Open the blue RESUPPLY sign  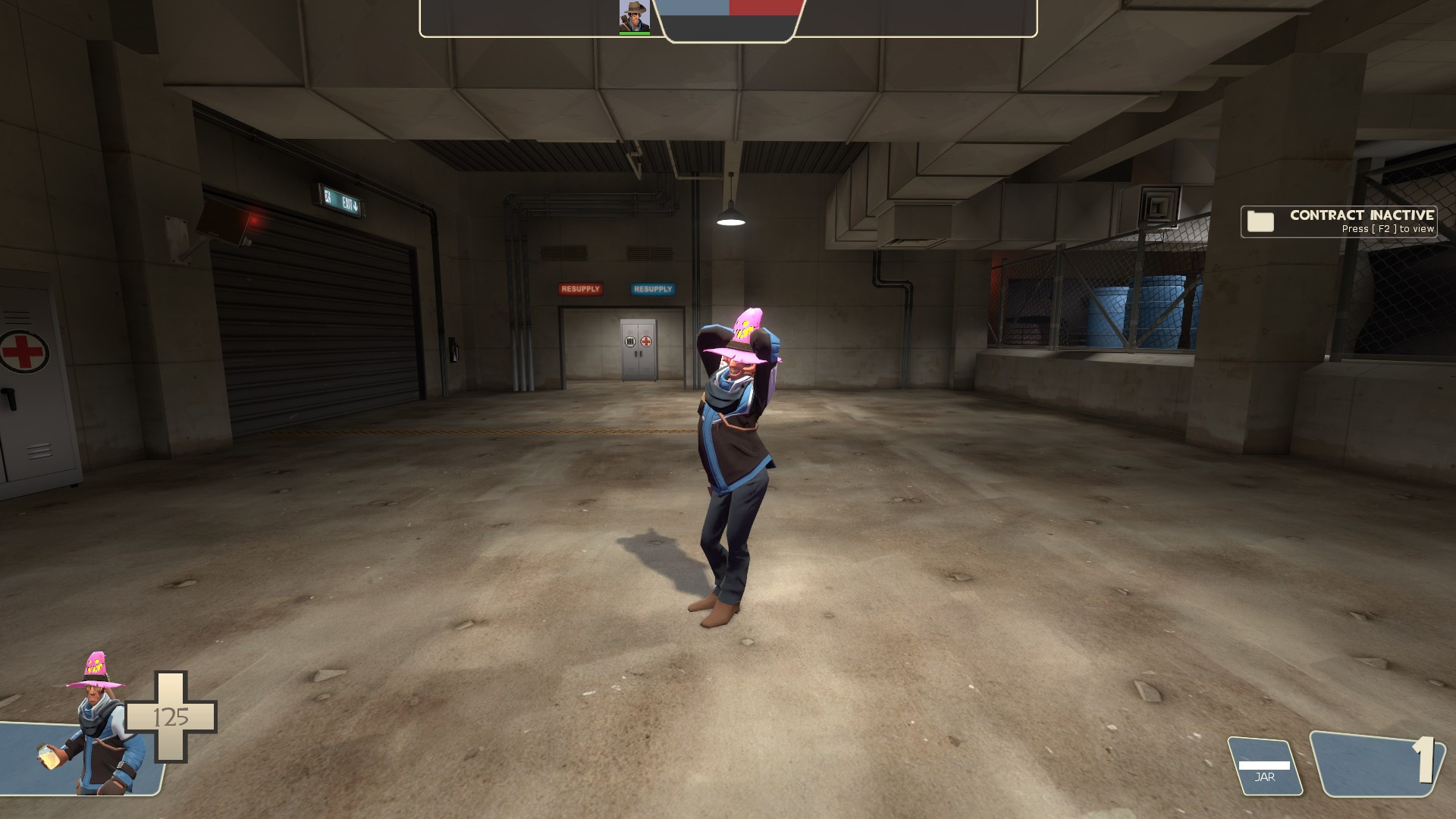coord(651,289)
